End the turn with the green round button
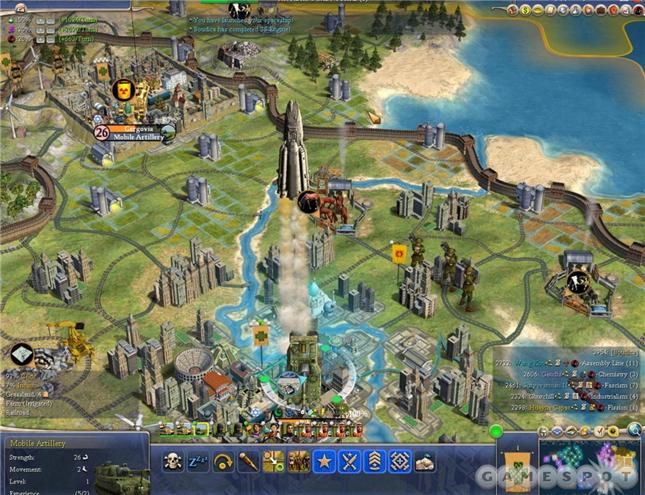Screen dimensions: 645x495 (496, 432)
